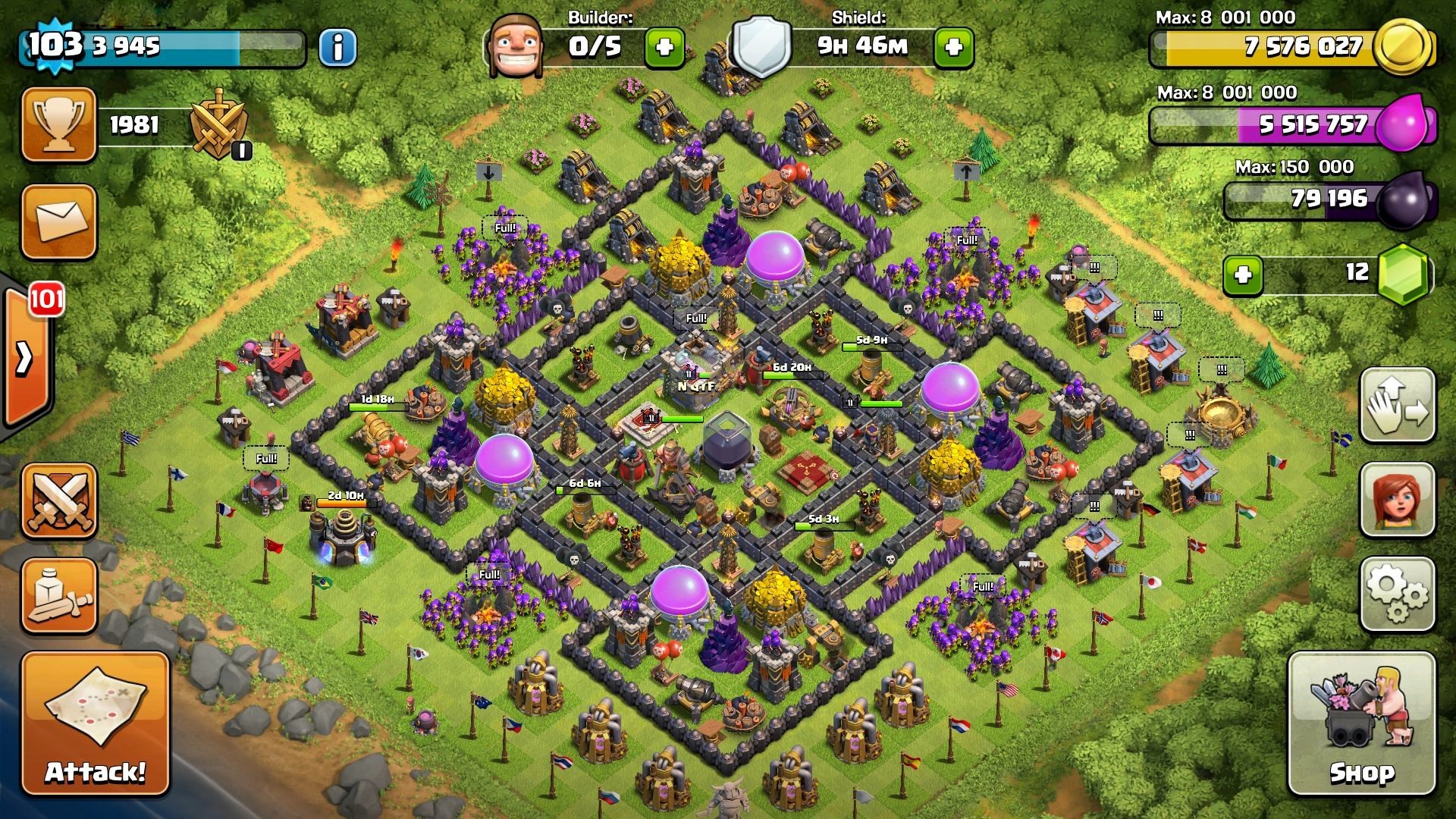Activate the layout editor hand button
Image resolution: width=1456 pixels, height=819 pixels.
(x=1397, y=406)
